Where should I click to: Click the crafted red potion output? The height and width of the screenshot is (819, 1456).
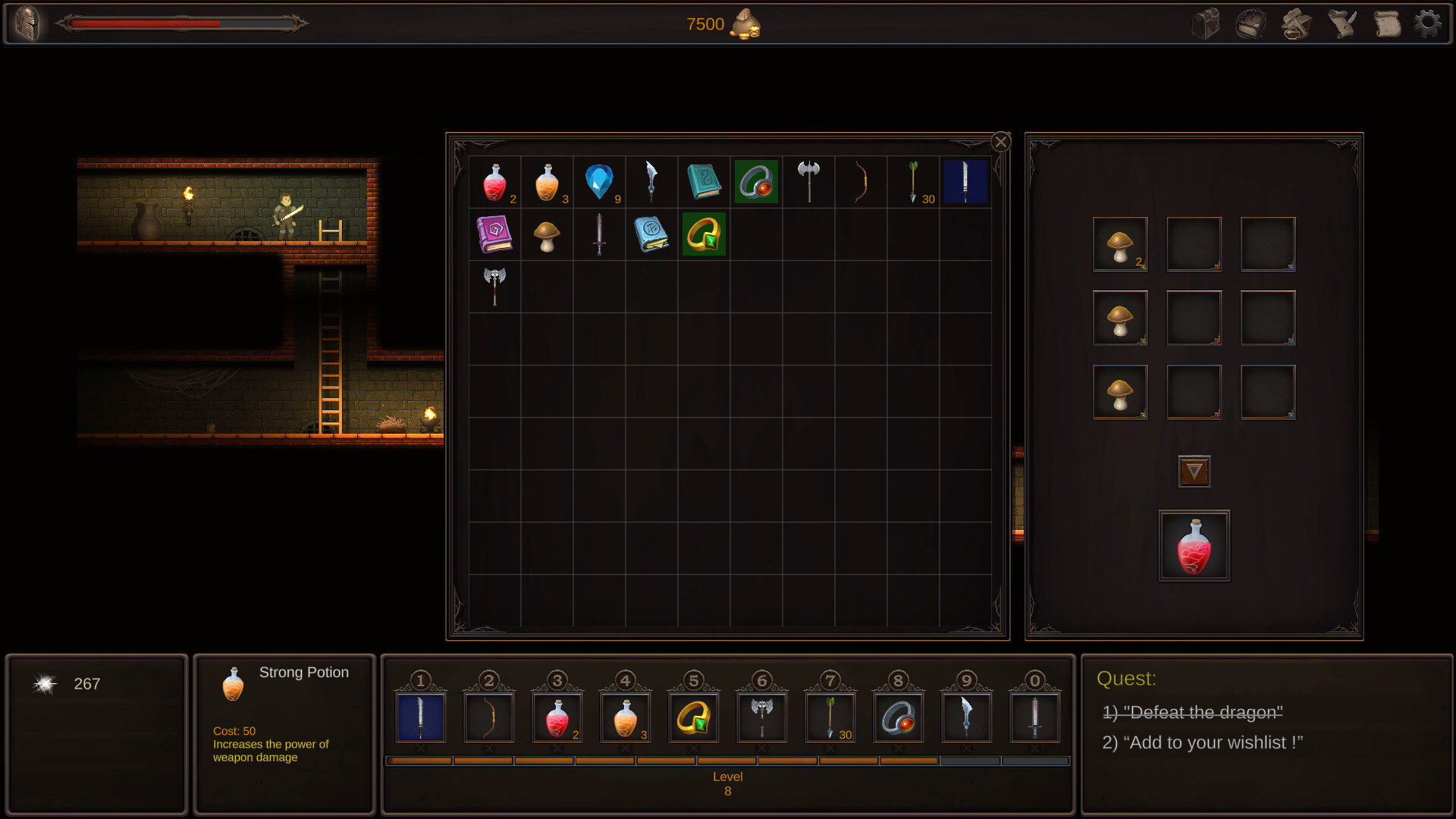click(1194, 545)
